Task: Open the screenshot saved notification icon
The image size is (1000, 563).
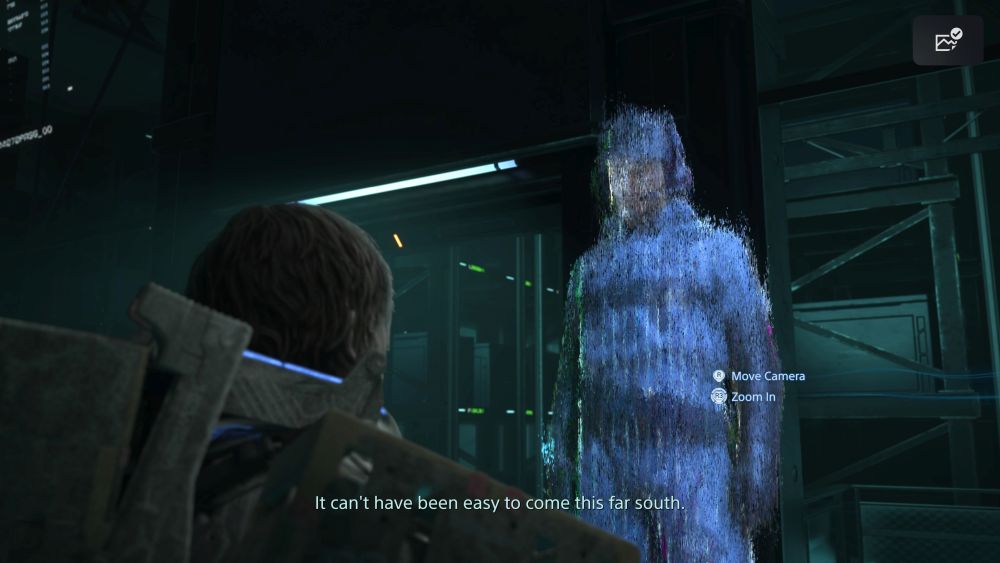Action: tap(947, 41)
